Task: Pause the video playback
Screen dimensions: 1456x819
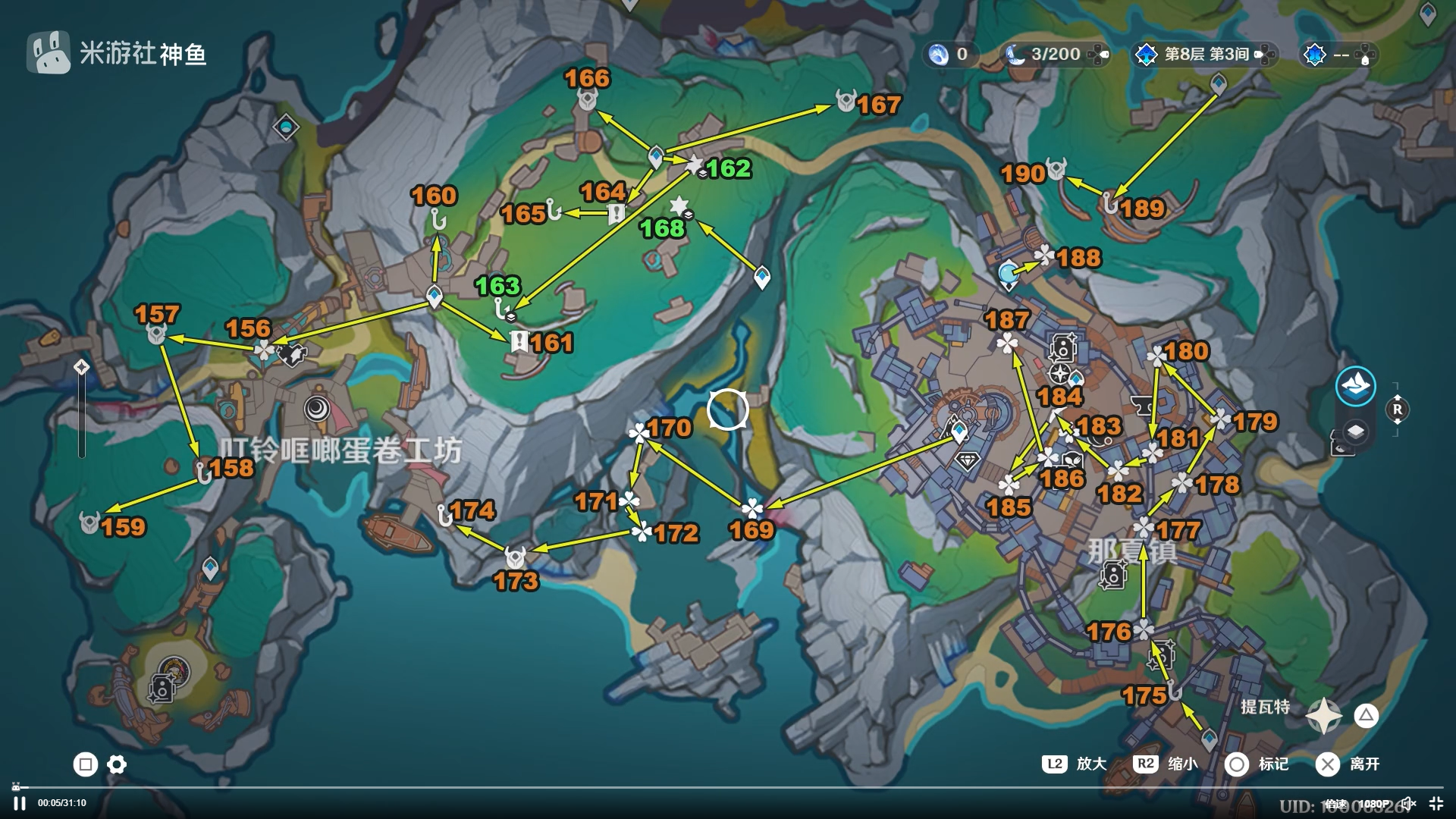Action: [20, 803]
